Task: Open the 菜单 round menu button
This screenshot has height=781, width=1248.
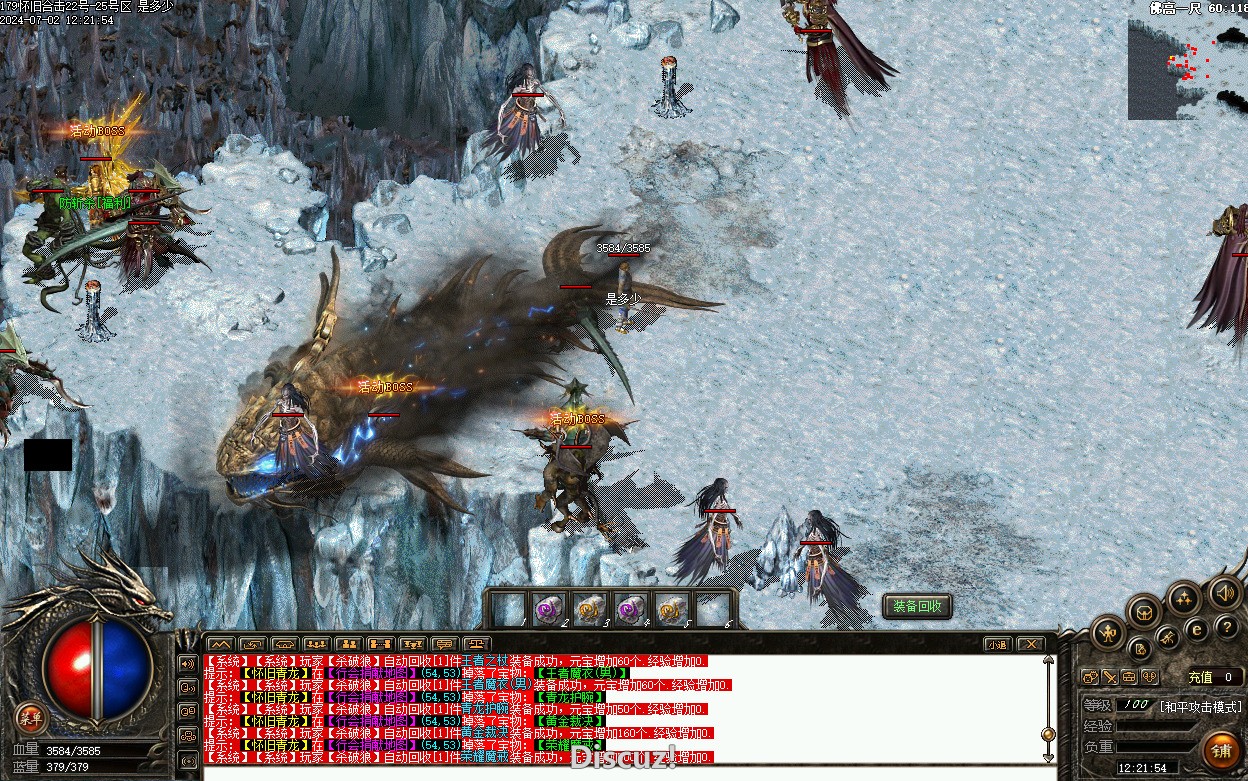Action: pos(32,716)
